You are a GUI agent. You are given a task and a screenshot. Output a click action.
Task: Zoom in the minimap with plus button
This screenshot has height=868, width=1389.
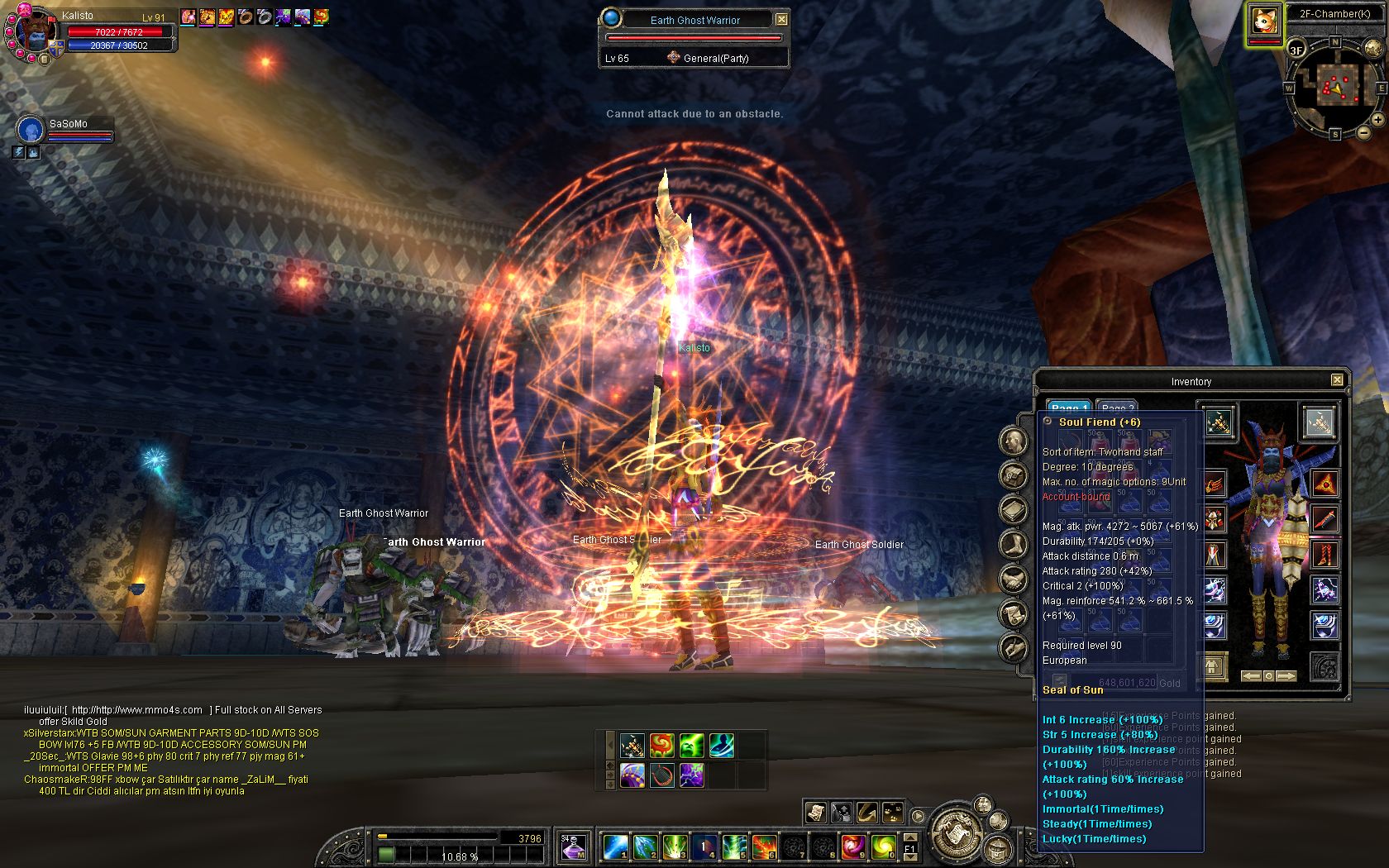[x=1377, y=120]
